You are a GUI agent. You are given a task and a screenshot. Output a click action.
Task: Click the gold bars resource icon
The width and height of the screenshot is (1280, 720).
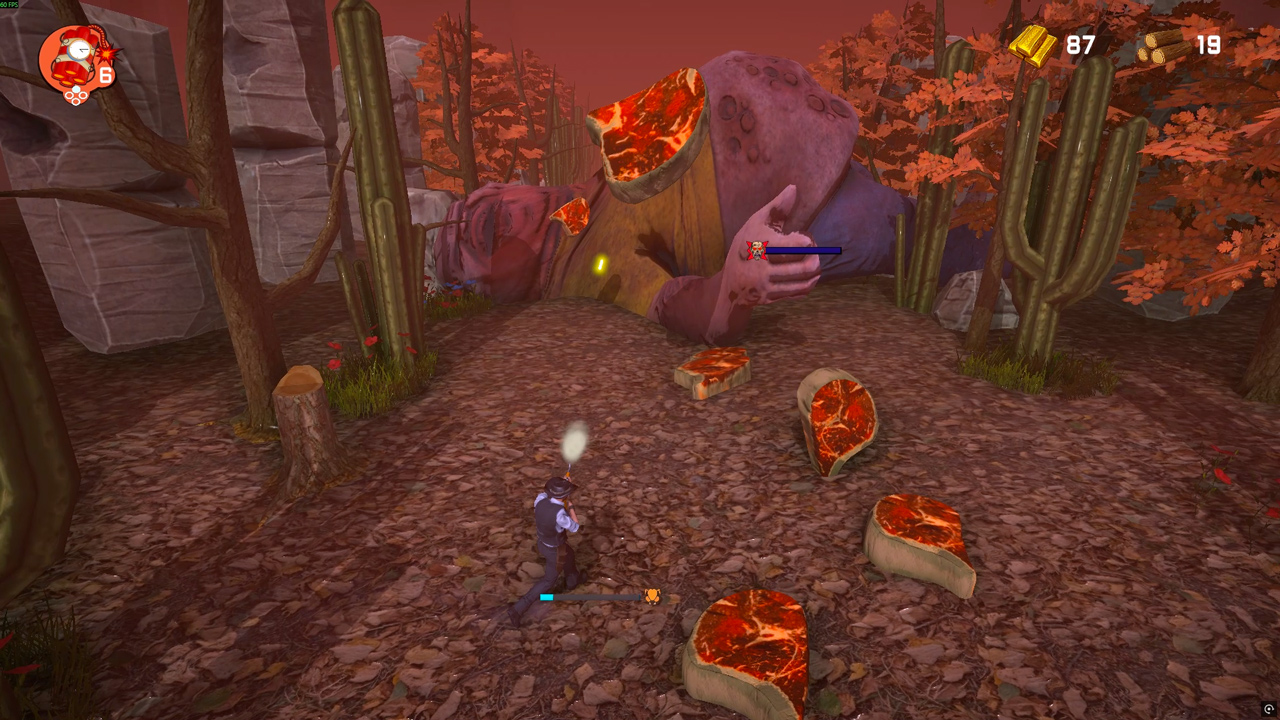coord(1035,46)
